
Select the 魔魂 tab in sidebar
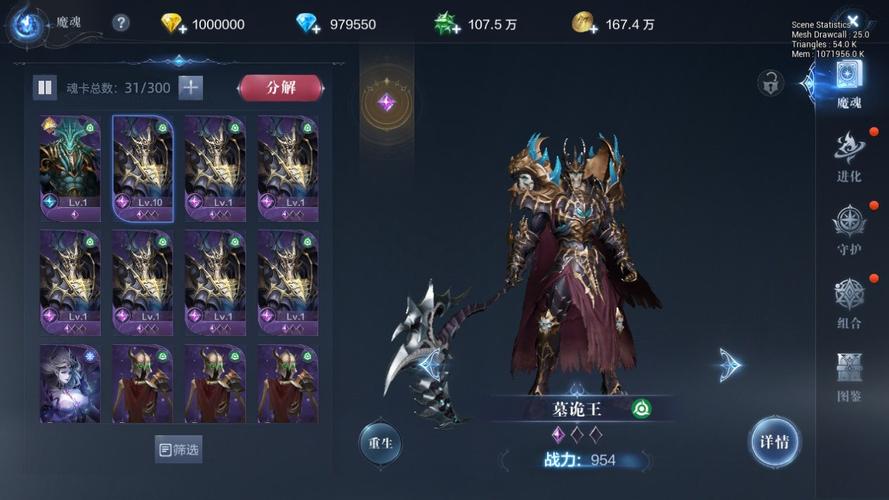[849, 83]
